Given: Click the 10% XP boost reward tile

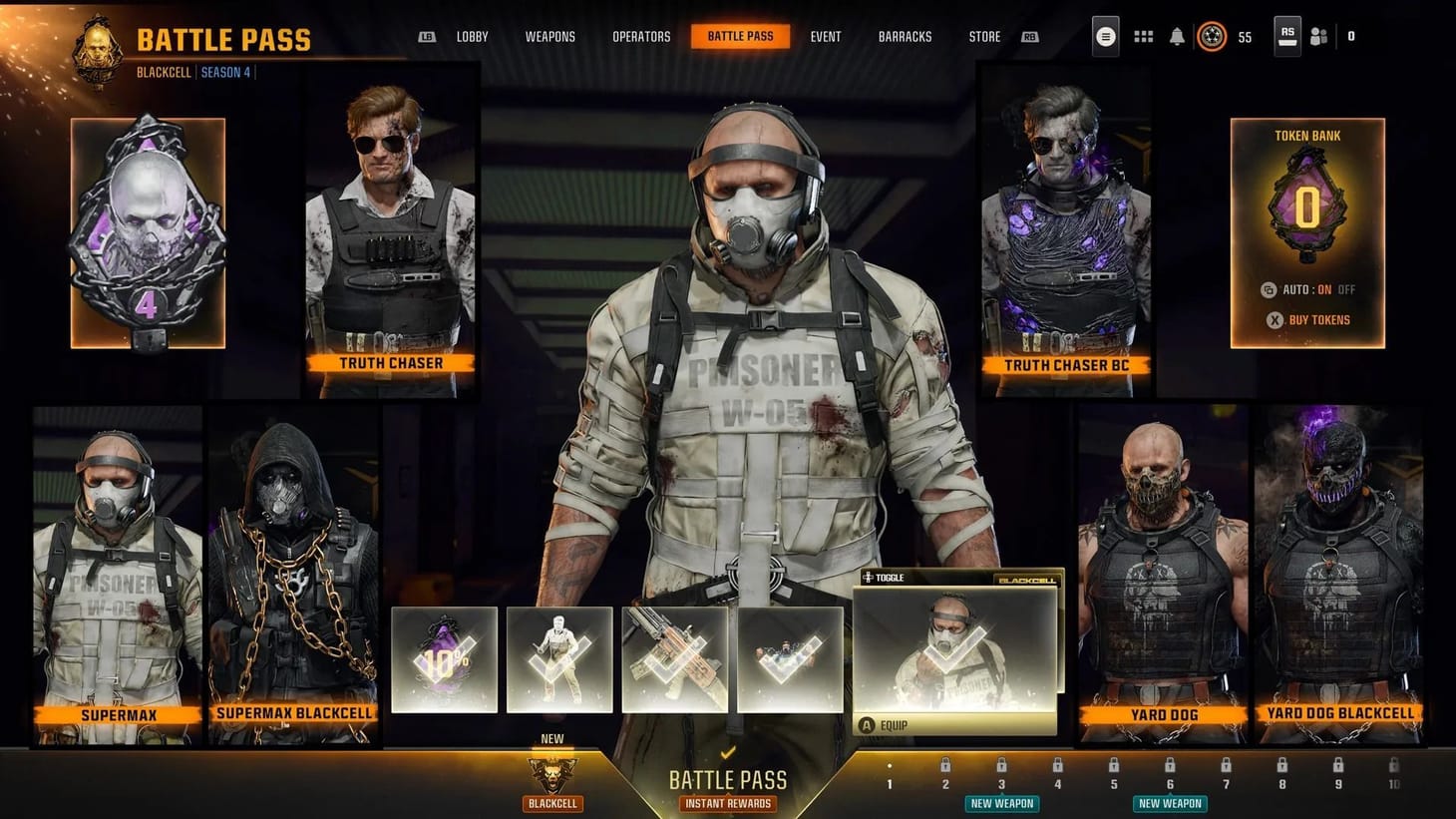Looking at the screenshot, I should pyautogui.click(x=444, y=658).
